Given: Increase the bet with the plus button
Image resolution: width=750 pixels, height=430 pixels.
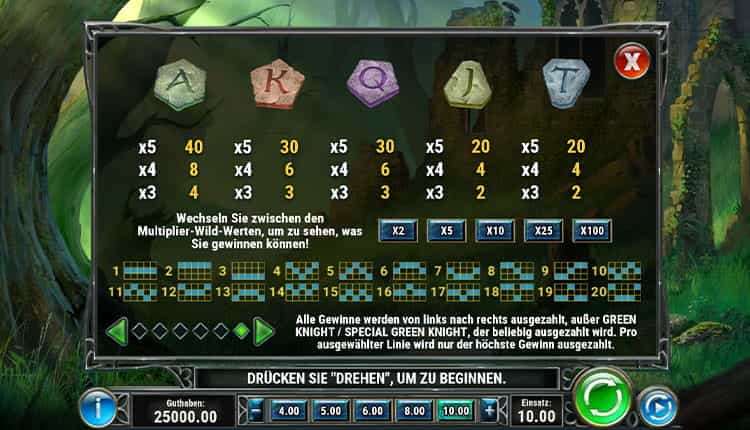Looking at the screenshot, I should pos(489,409).
